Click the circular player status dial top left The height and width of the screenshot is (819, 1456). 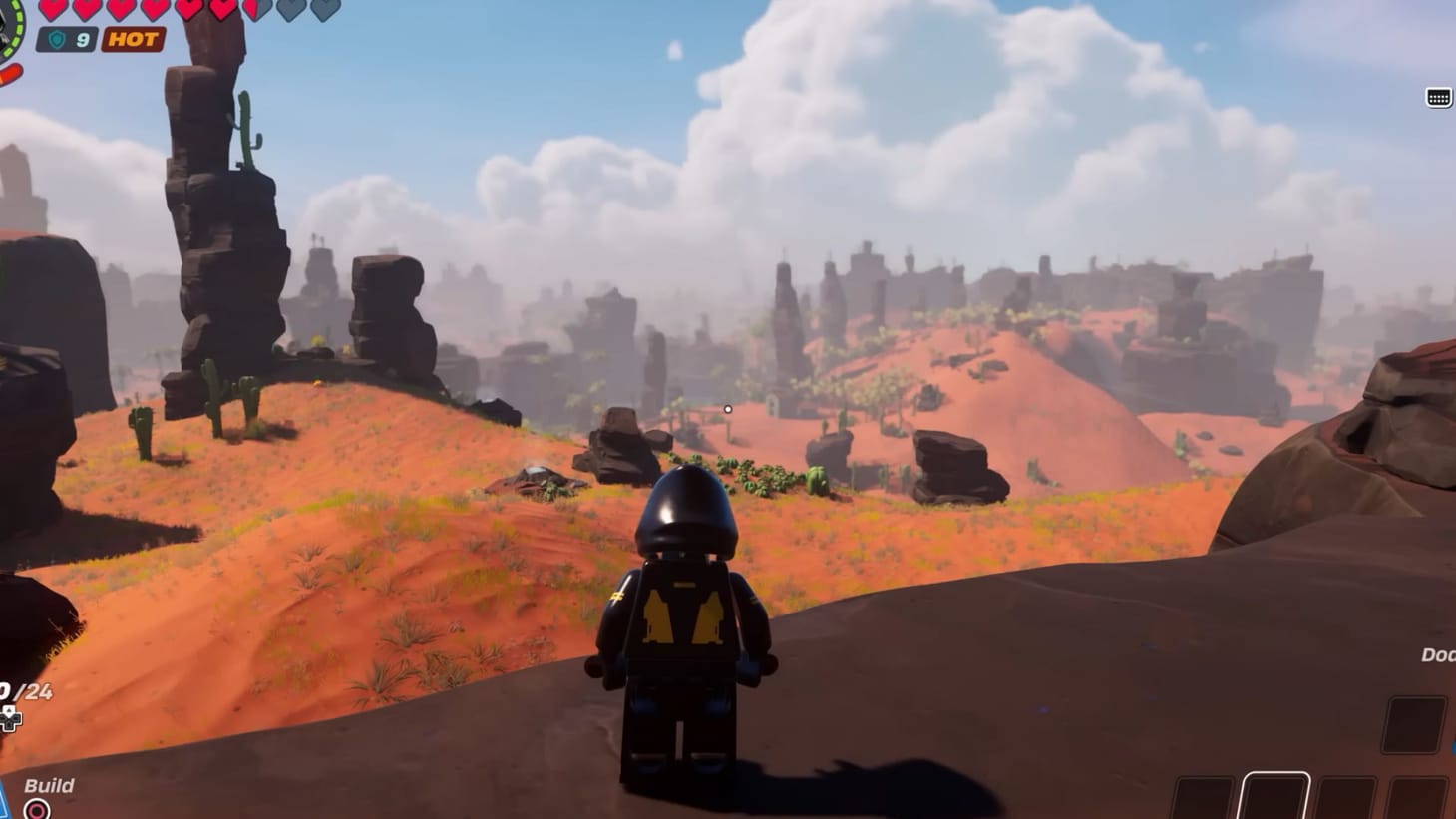[x=6, y=28]
